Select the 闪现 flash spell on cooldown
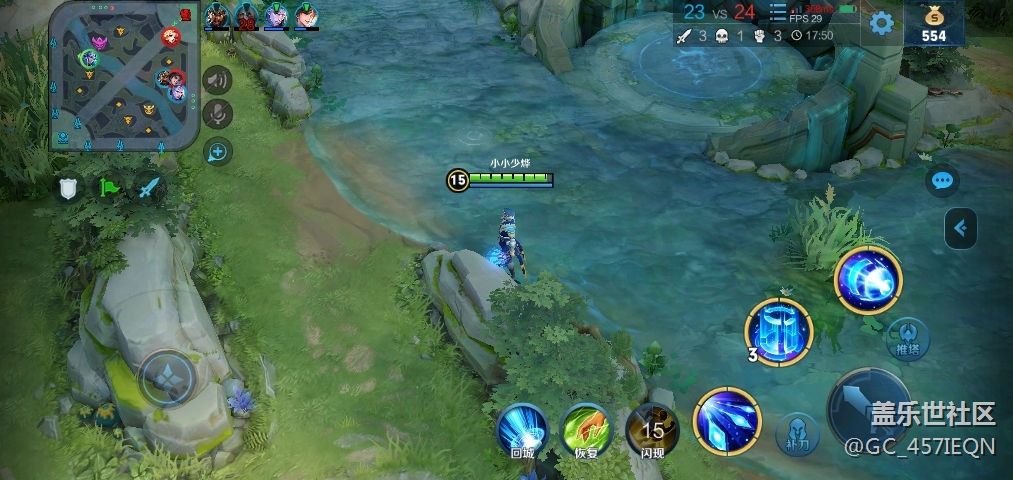 (x=652, y=430)
